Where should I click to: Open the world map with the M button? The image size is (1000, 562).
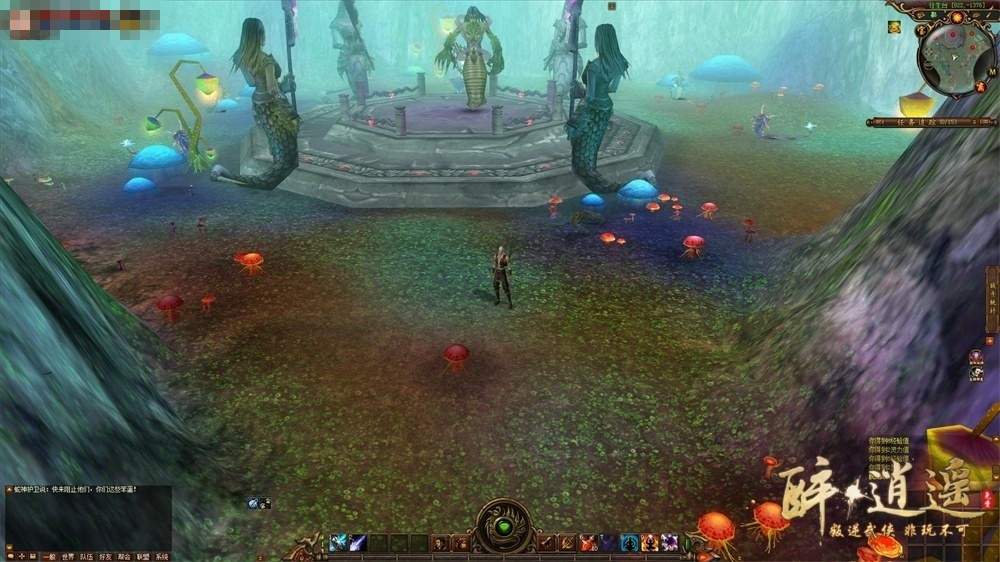[992, 72]
